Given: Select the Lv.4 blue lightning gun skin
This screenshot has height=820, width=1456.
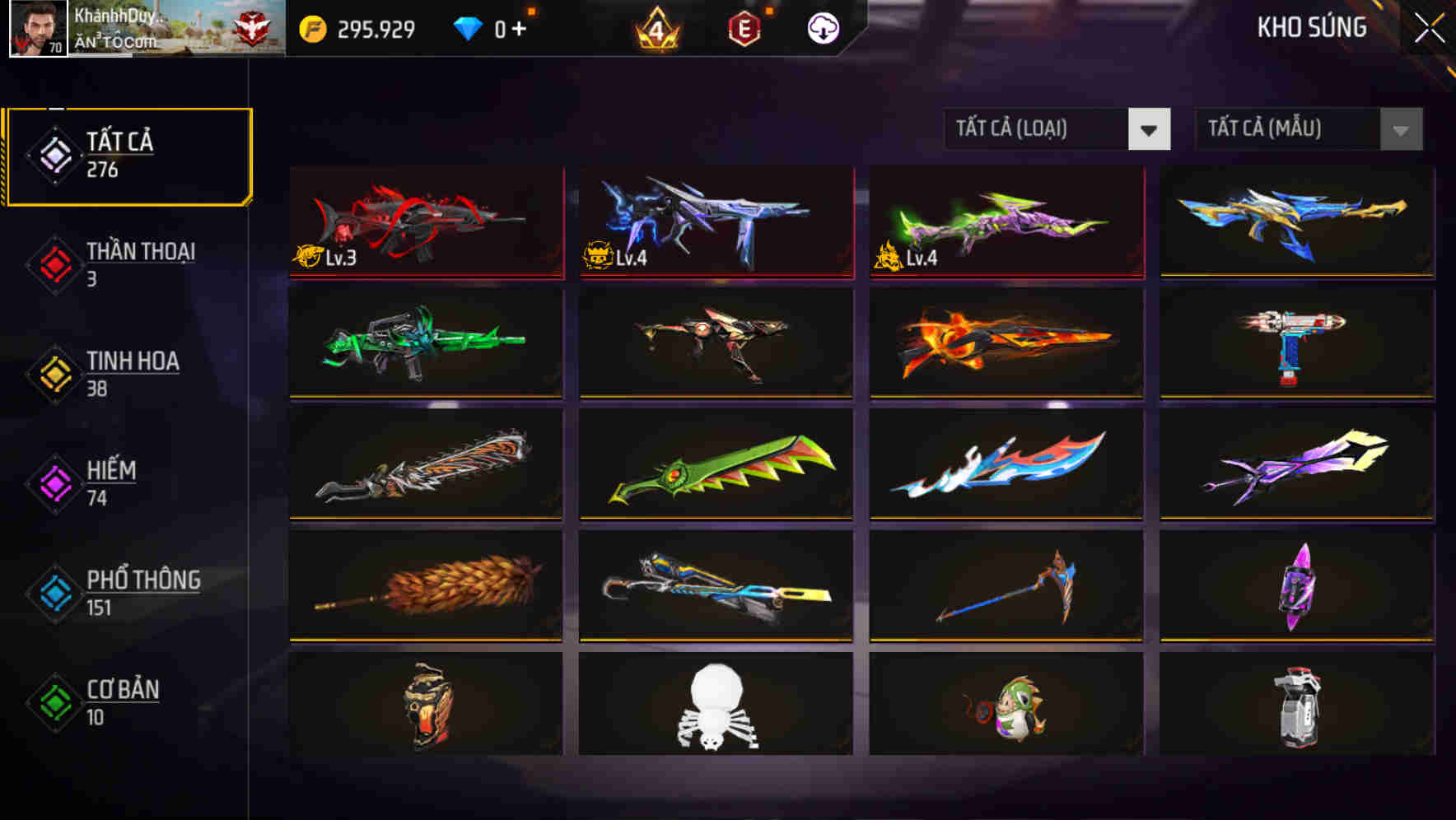Looking at the screenshot, I should pyautogui.click(x=715, y=222).
